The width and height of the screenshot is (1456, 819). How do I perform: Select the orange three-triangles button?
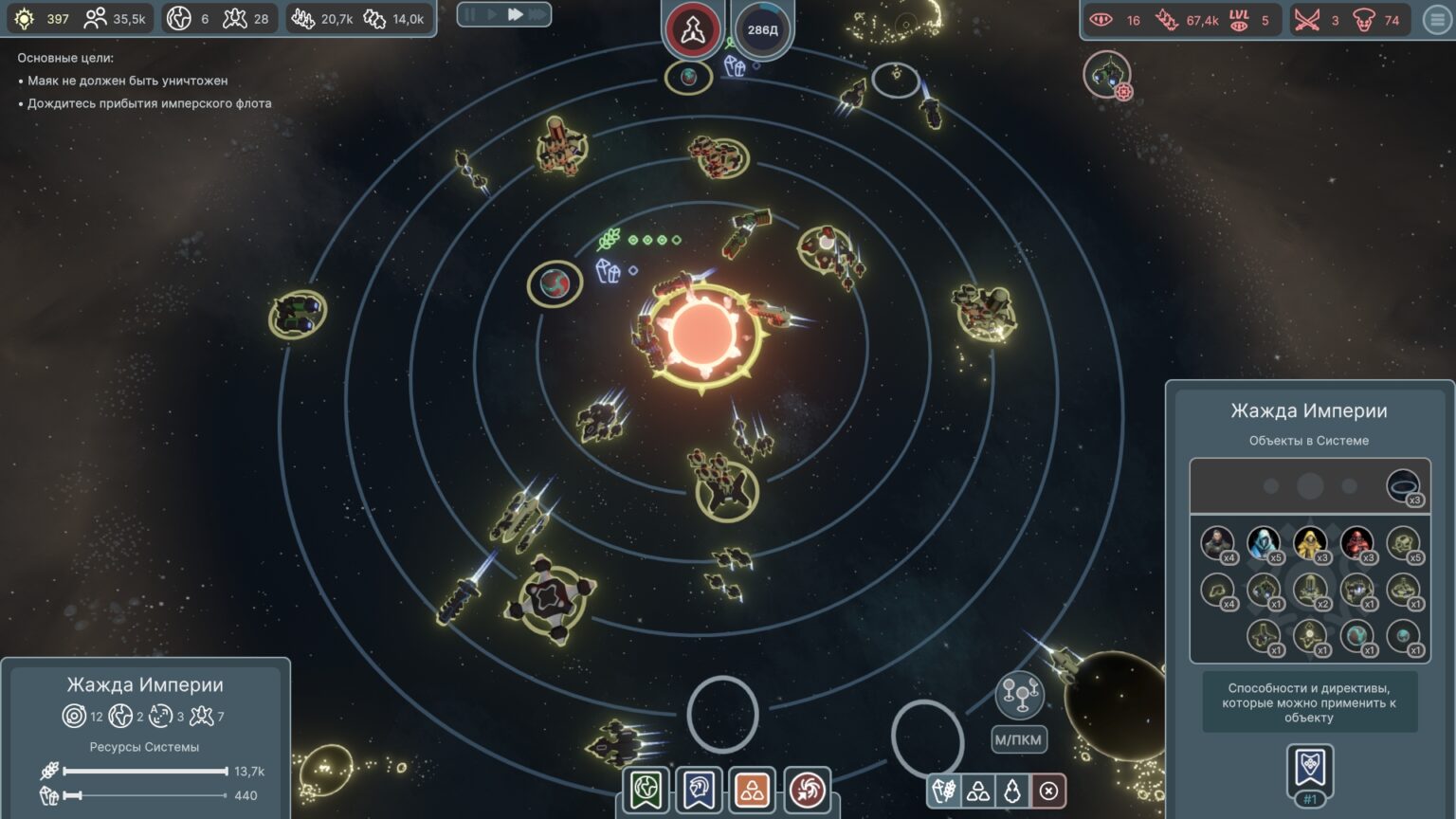pyautogui.click(x=753, y=790)
